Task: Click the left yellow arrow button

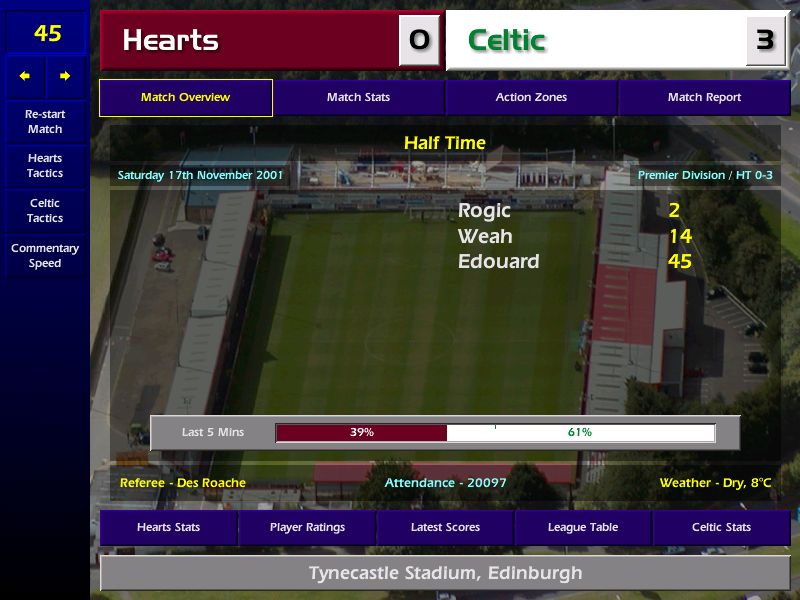Action: point(25,76)
